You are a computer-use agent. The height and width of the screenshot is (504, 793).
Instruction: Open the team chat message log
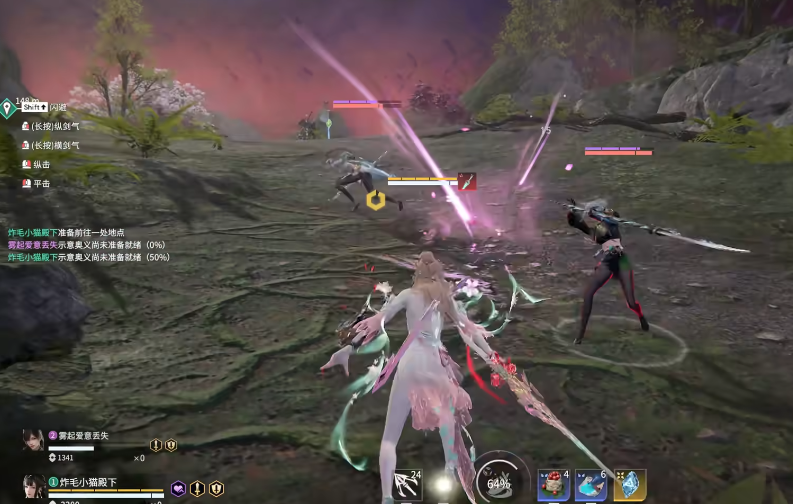[88, 244]
